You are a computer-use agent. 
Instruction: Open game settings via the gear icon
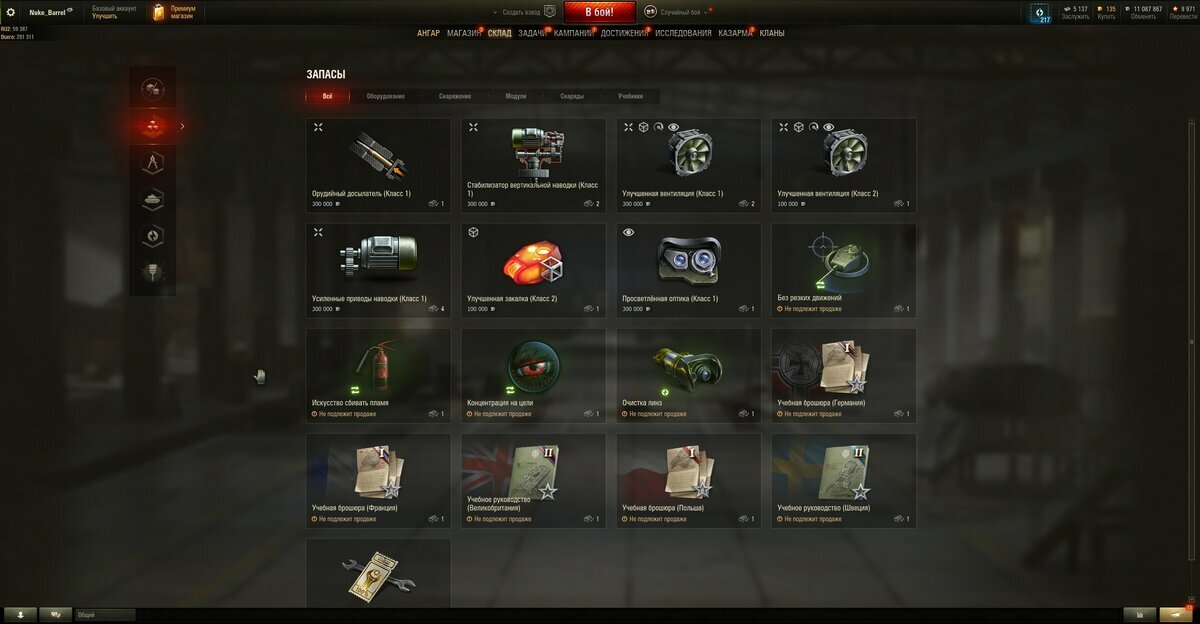coord(11,12)
